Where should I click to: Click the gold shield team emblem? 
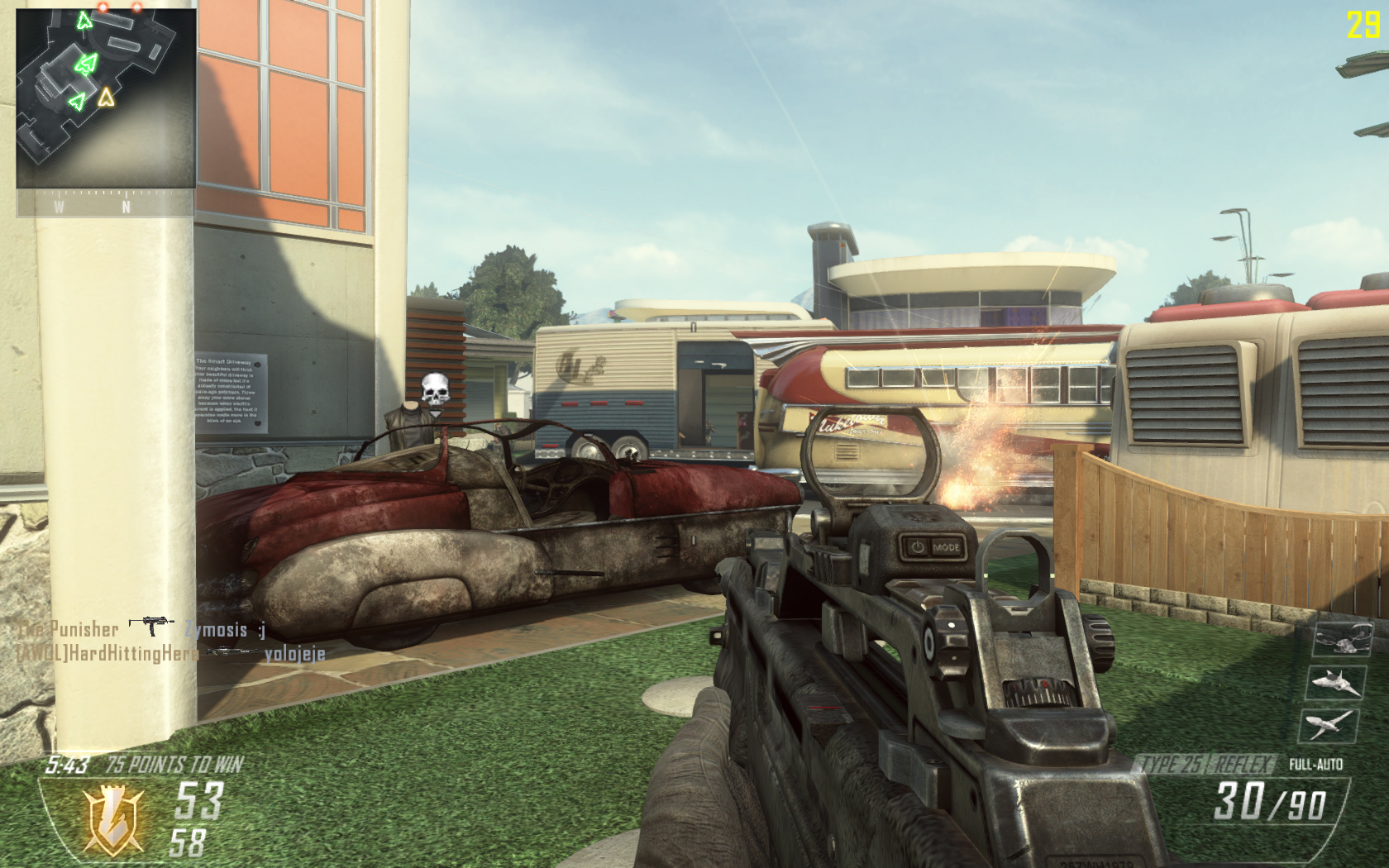[x=115, y=818]
